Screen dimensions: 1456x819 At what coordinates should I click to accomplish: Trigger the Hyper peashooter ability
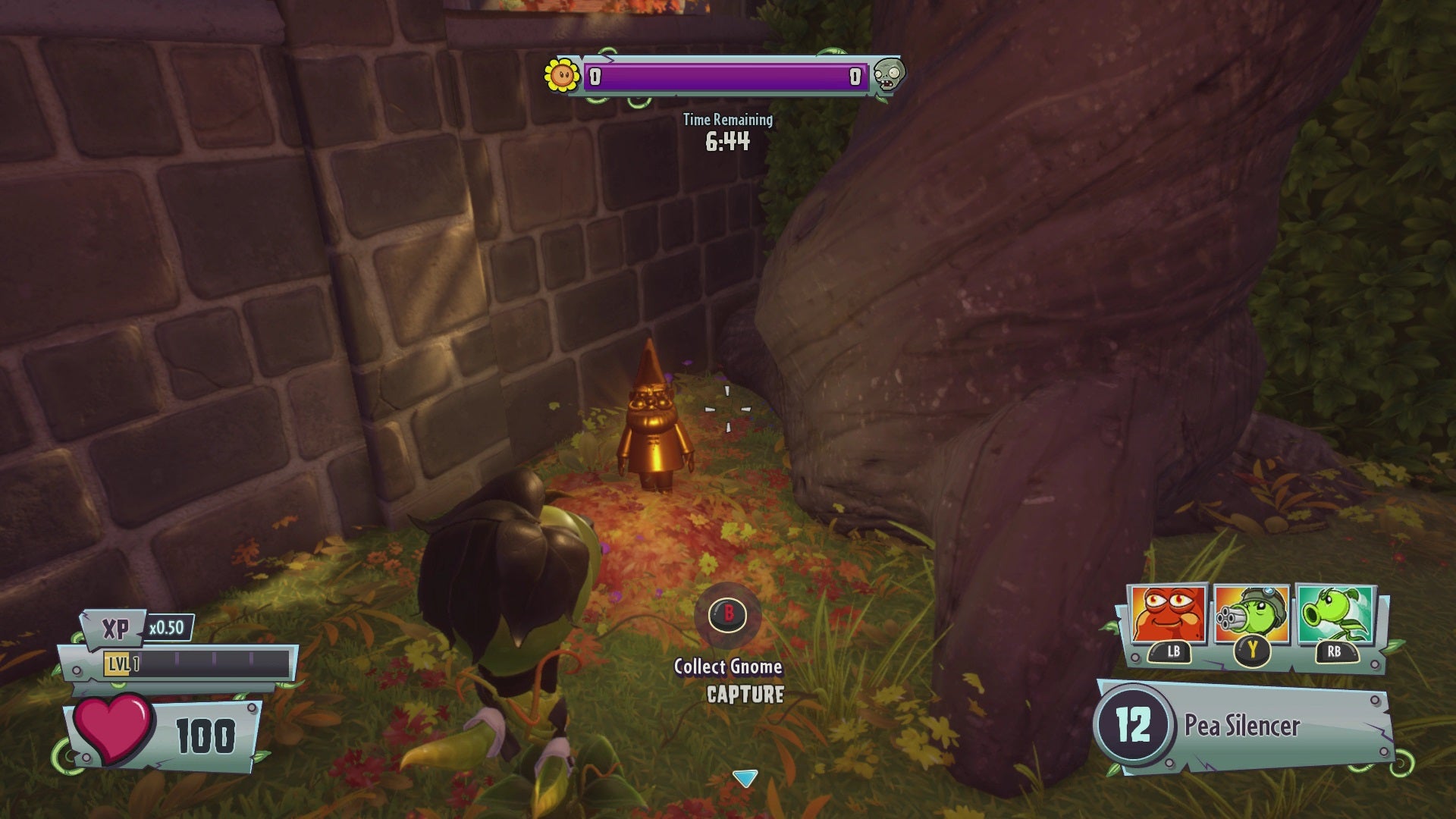(x=1335, y=615)
